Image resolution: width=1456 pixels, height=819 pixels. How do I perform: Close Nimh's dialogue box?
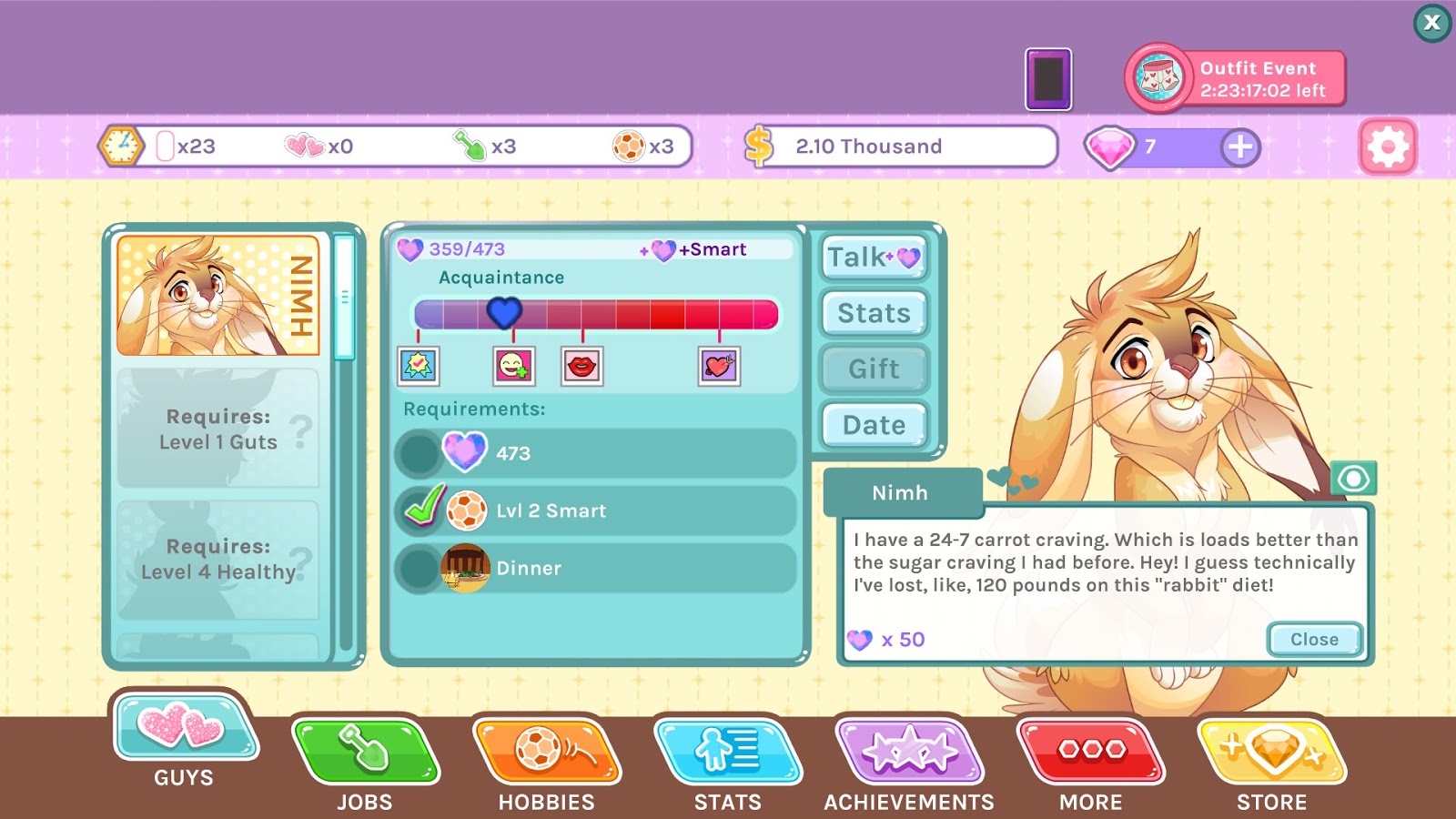tap(1314, 639)
